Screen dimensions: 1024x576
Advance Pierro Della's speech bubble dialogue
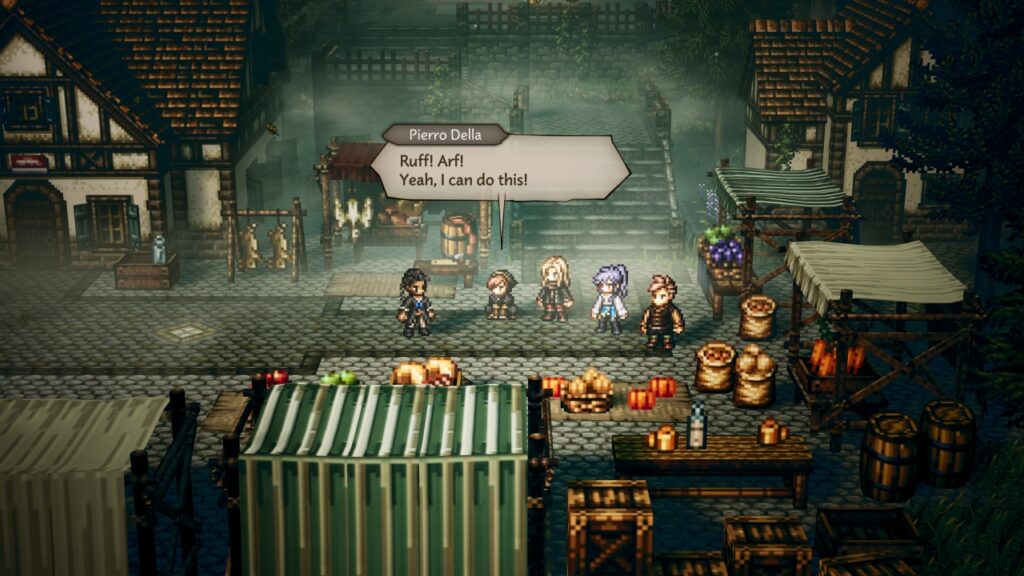499,169
